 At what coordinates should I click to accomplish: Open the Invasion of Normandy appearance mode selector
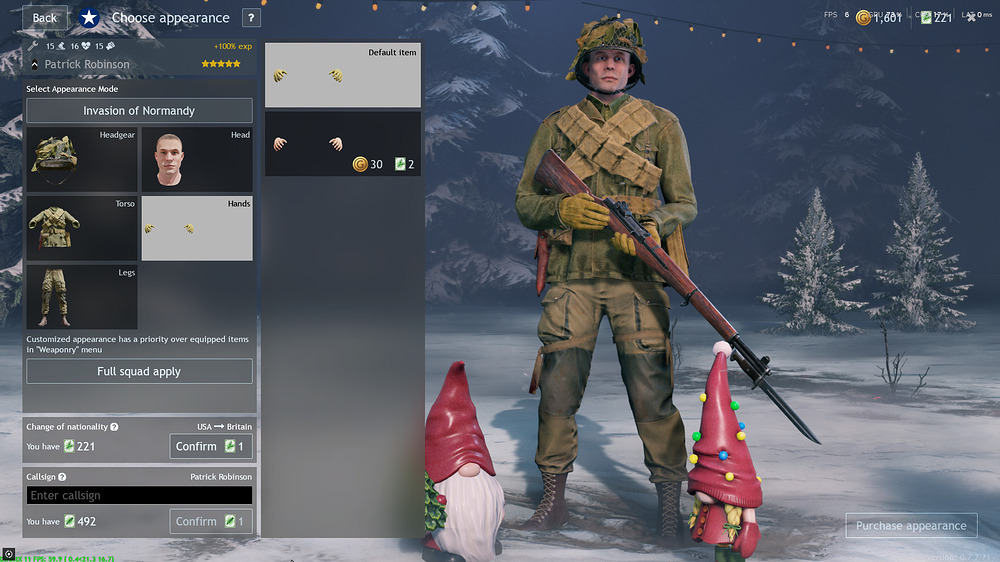coord(139,111)
